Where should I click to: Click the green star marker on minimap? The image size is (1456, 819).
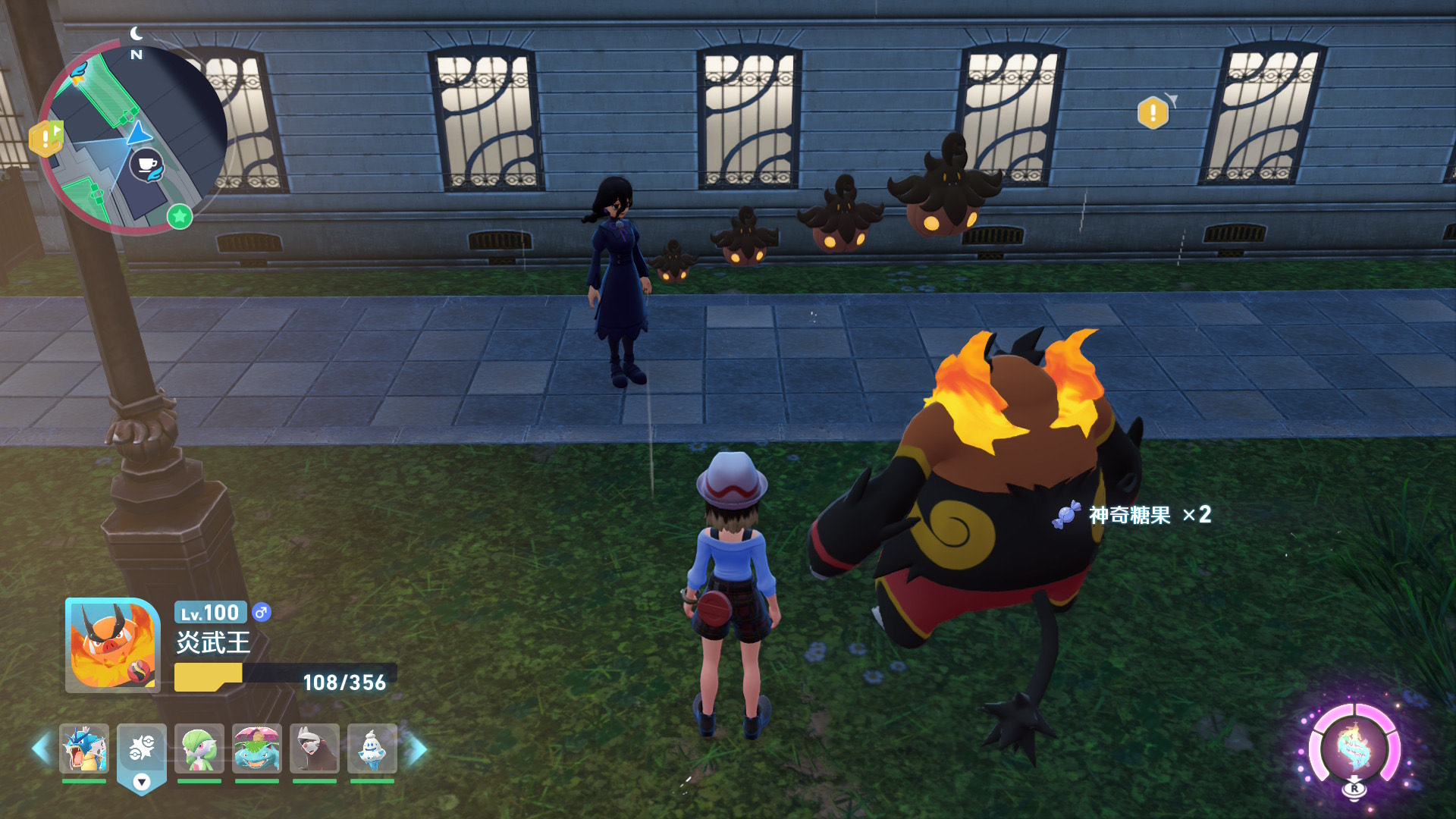(180, 217)
